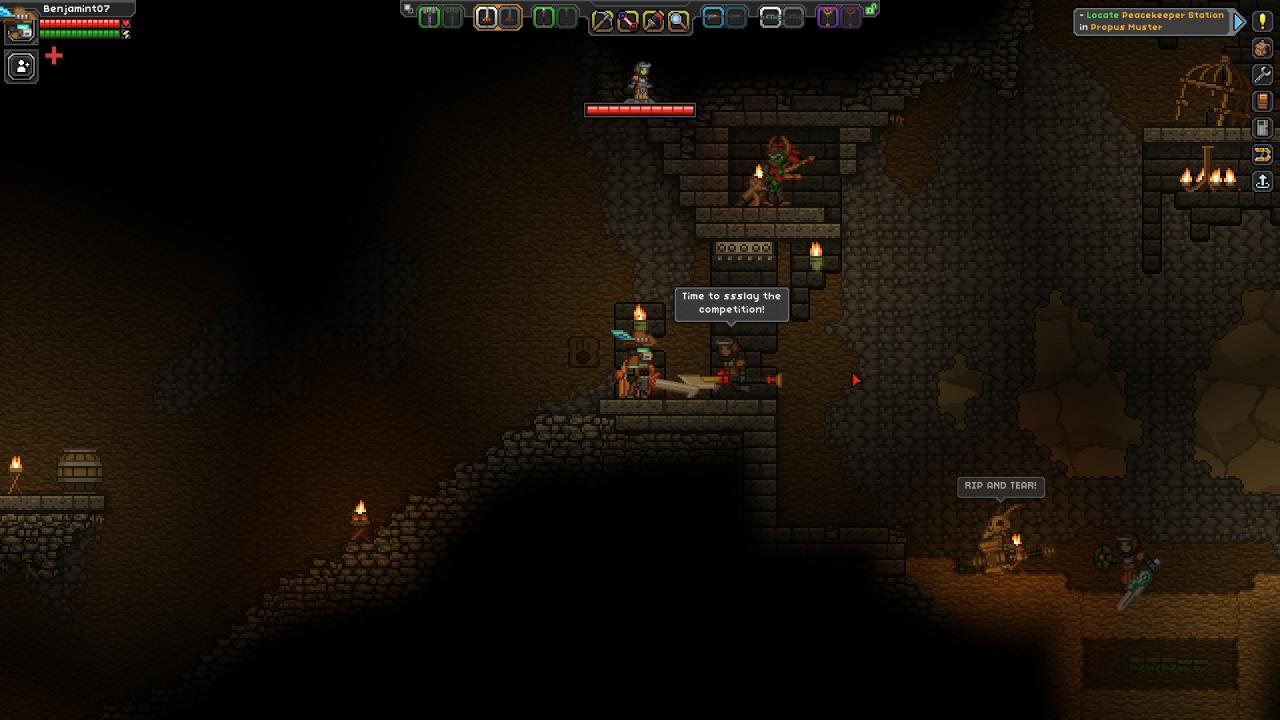Click the Benjamint07 character portrait

click(x=20, y=29)
